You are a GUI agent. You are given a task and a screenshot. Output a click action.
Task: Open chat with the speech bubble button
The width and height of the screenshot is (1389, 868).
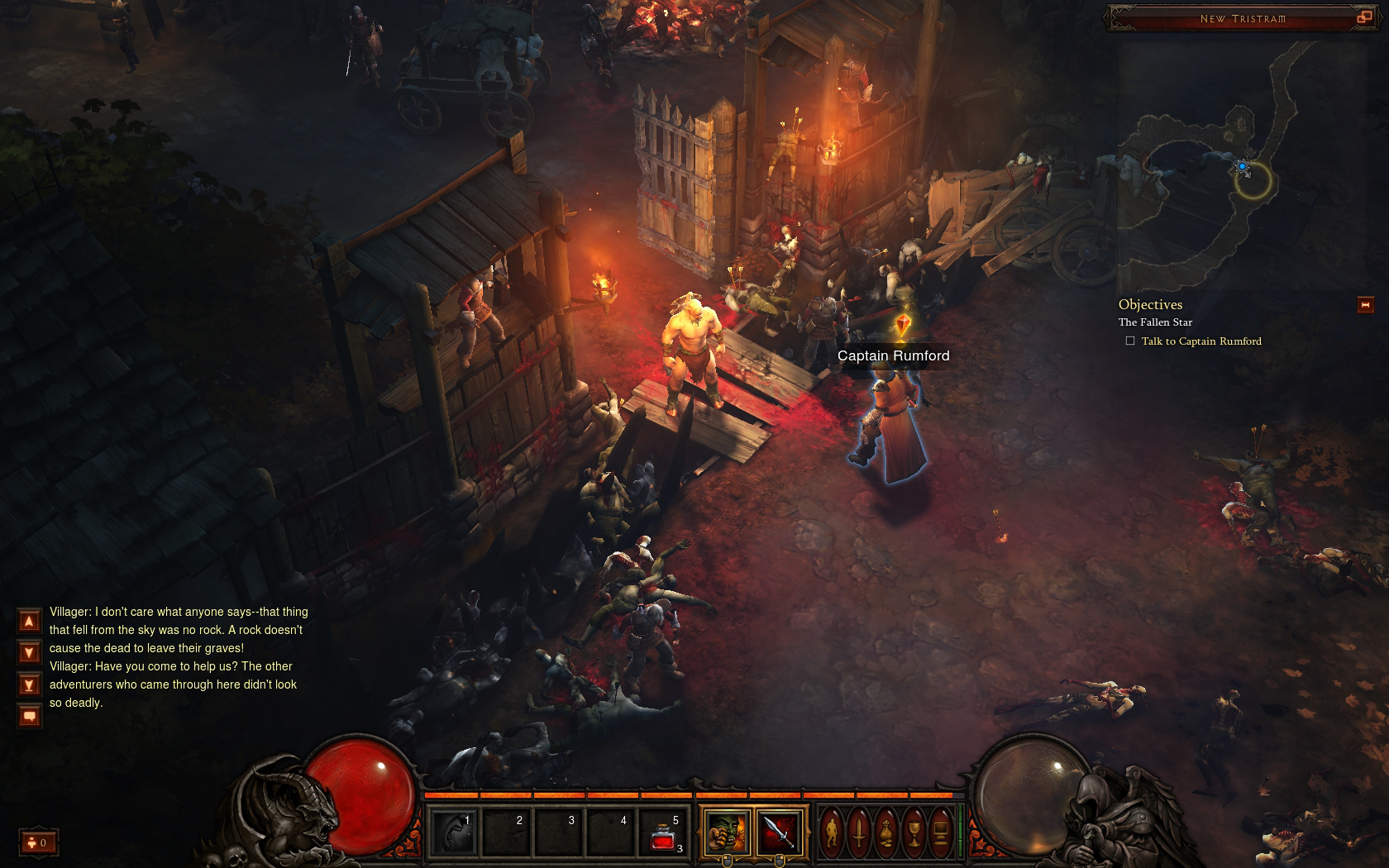tap(29, 716)
